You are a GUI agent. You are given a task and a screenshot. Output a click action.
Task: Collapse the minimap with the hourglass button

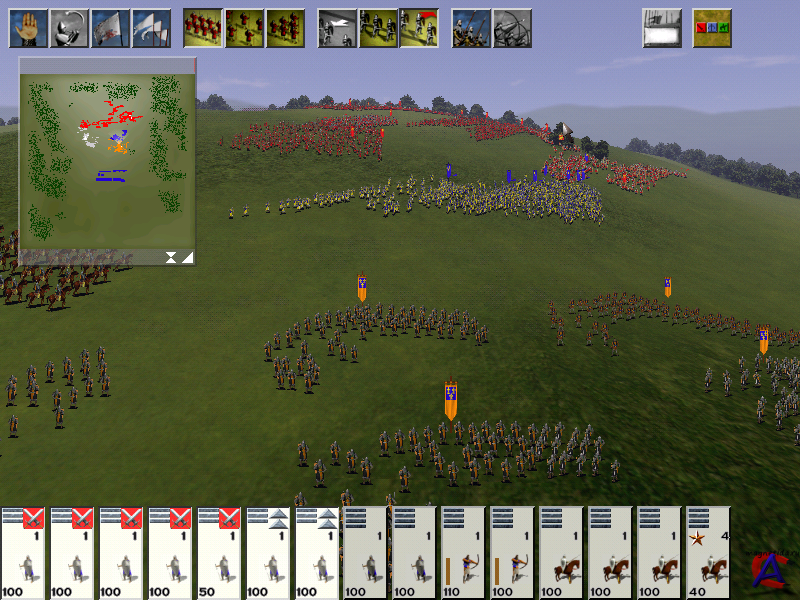pos(171,258)
